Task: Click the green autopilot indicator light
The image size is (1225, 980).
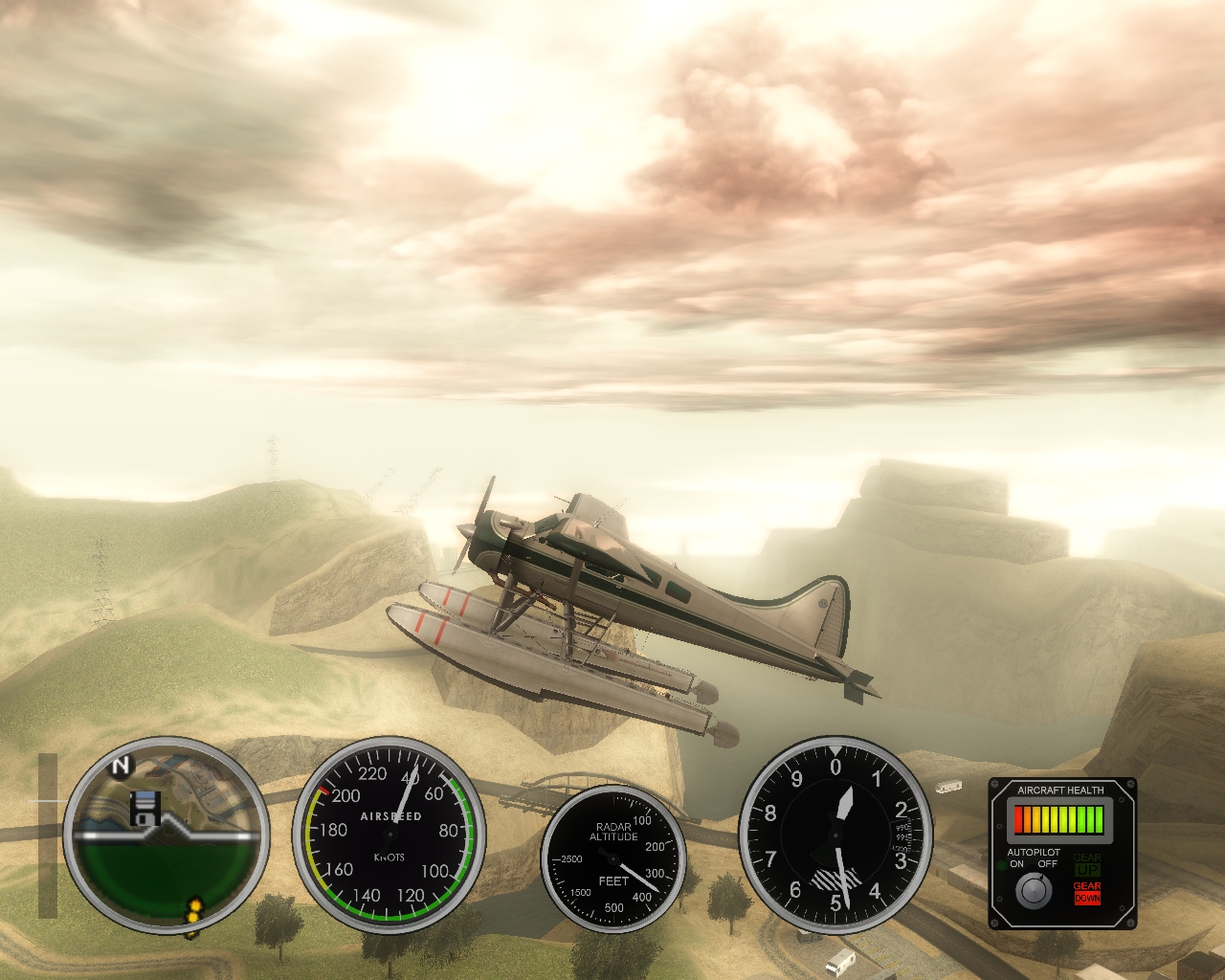Action: click(x=1001, y=864)
